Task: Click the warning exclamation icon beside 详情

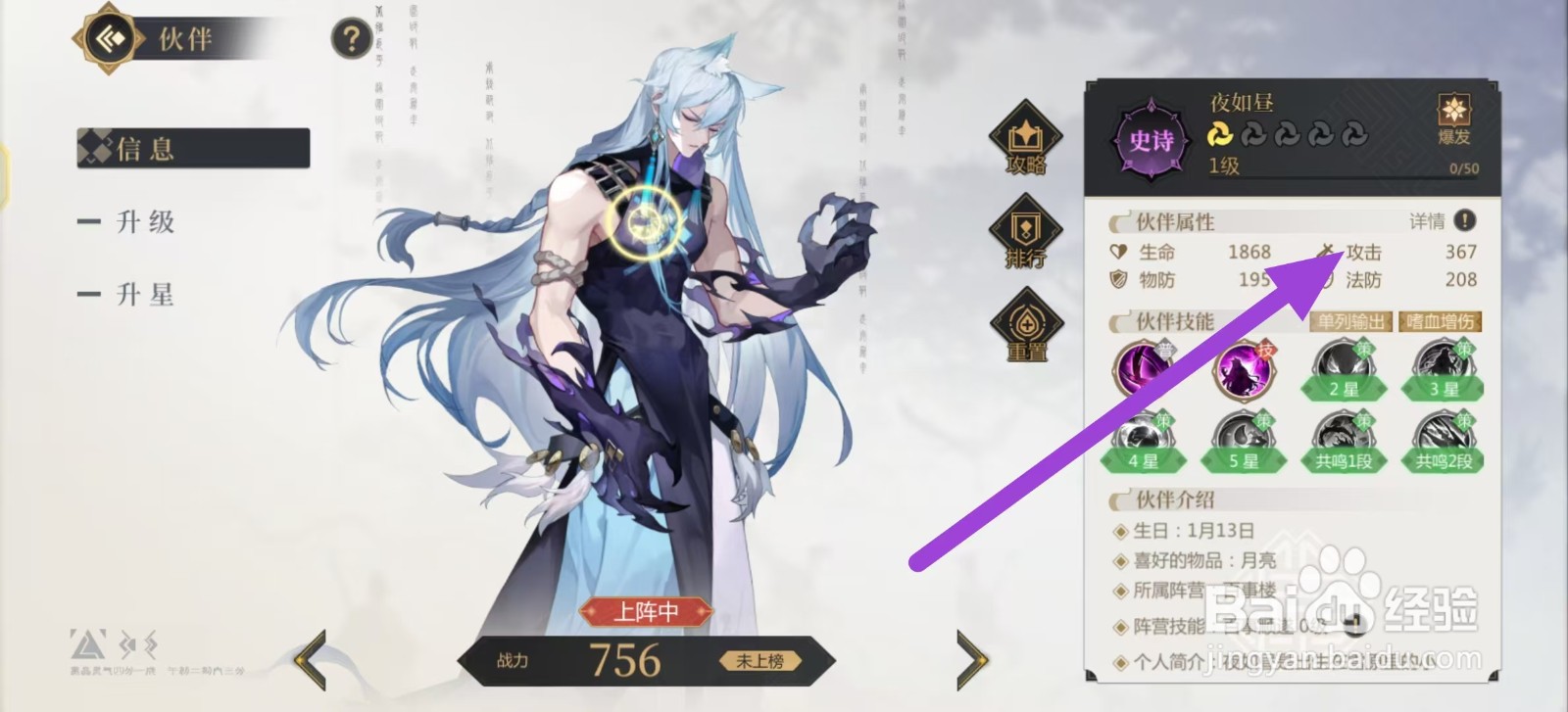Action: point(1464,222)
